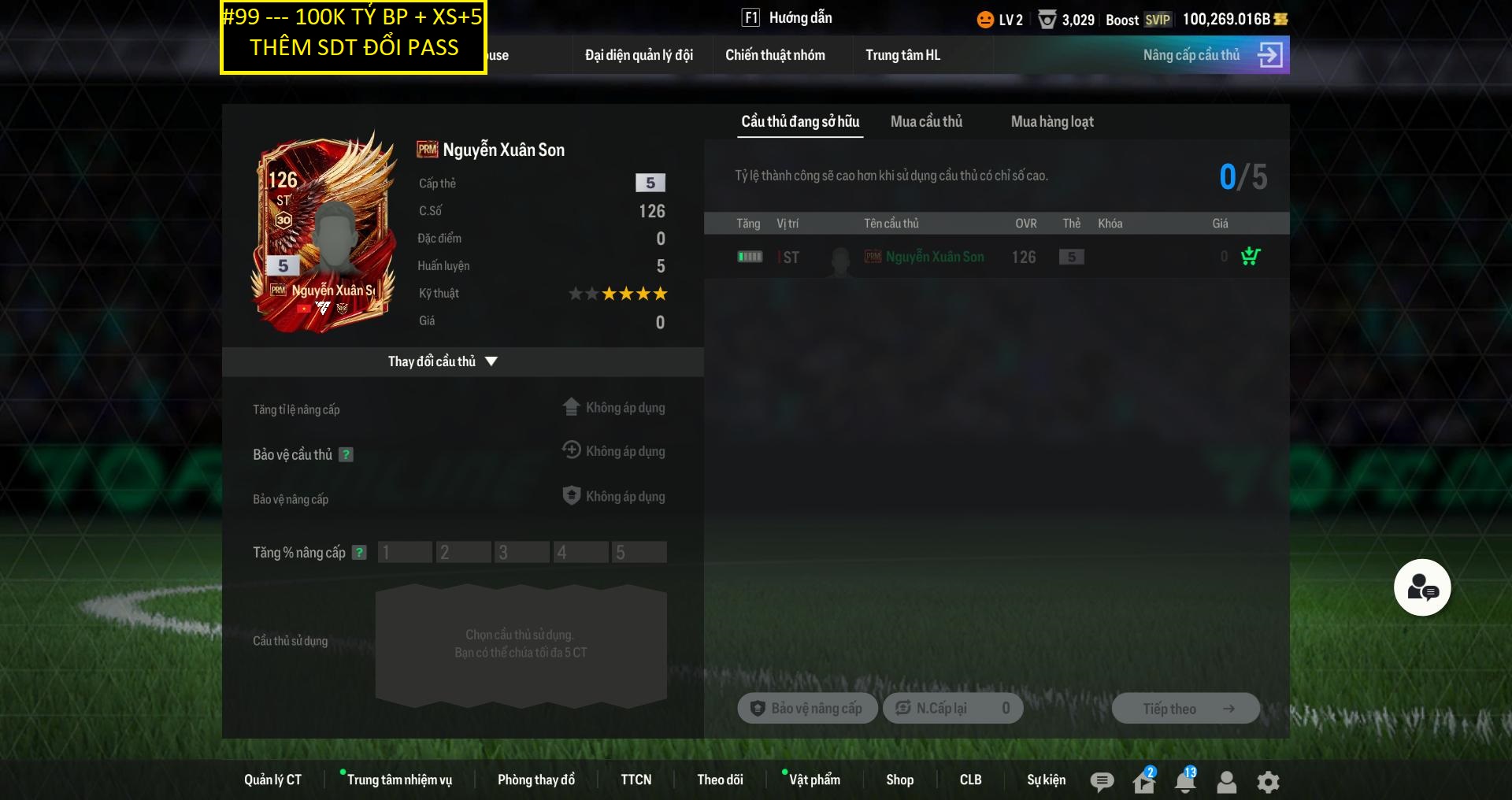Go to Chiến thuật nhóm

[775, 55]
